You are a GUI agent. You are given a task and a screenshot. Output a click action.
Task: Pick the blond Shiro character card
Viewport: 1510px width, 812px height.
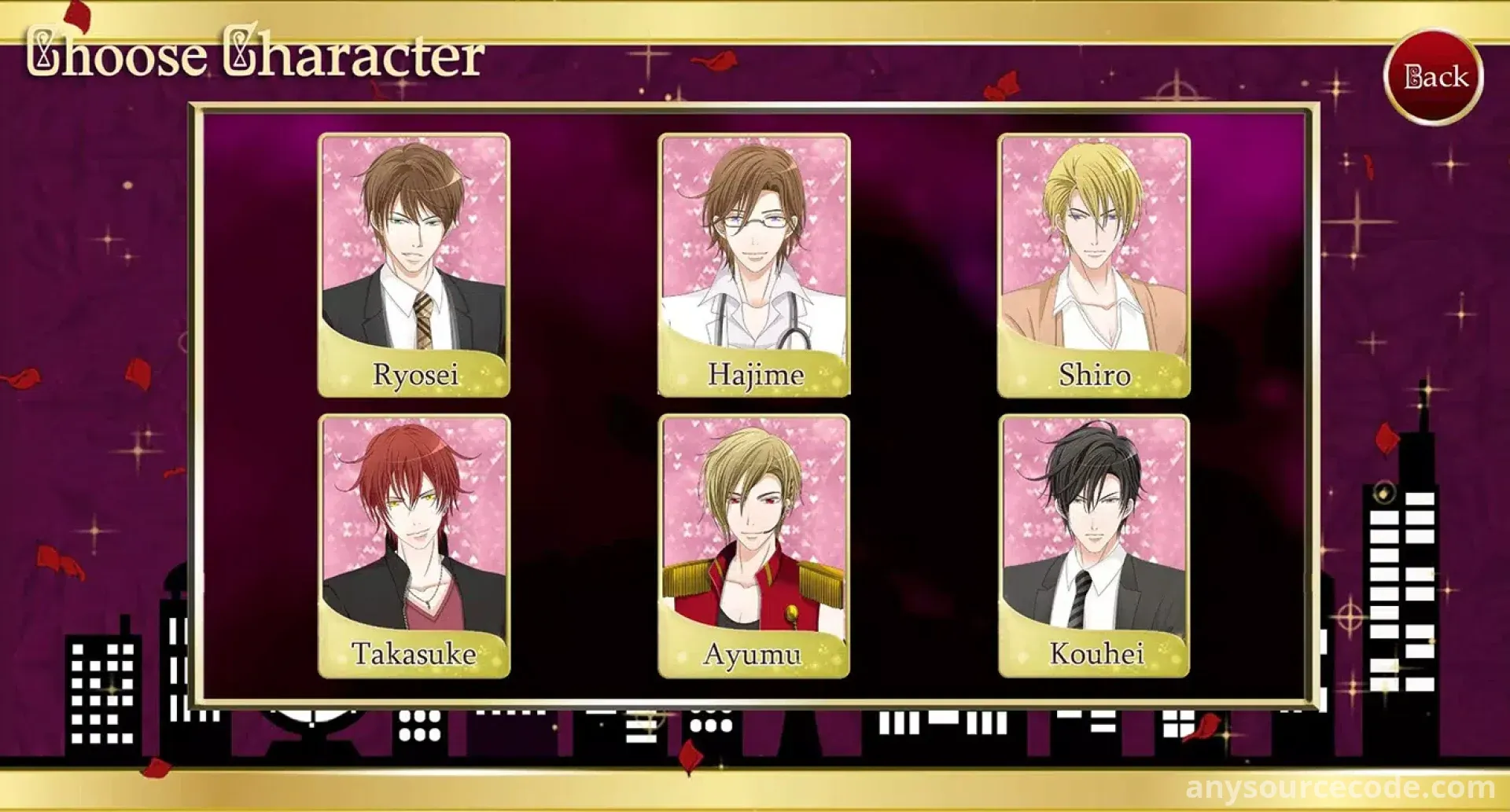pos(1093,265)
